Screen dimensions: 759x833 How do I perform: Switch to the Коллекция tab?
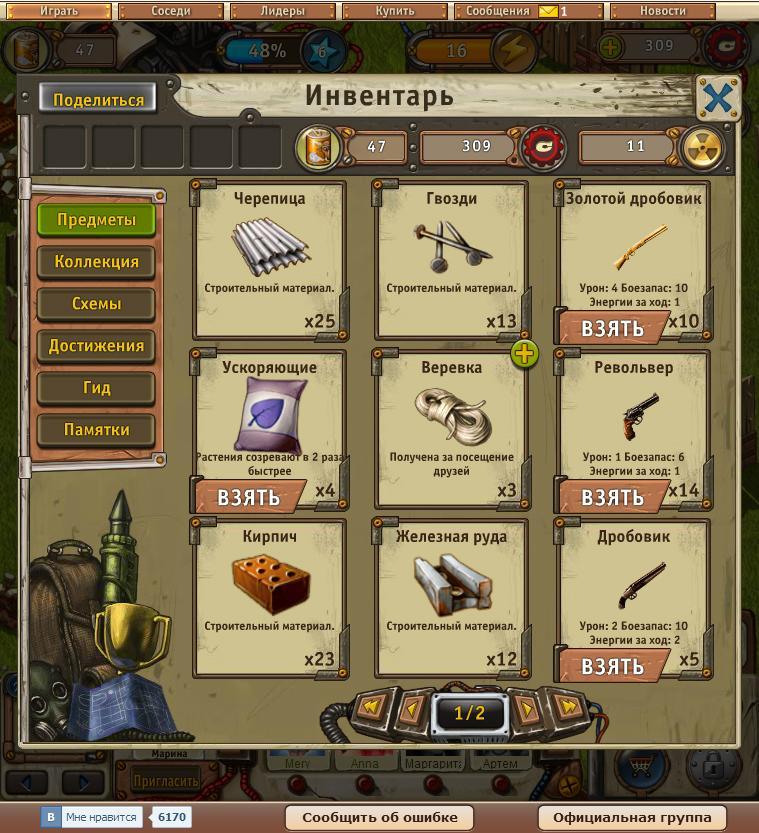click(x=97, y=262)
